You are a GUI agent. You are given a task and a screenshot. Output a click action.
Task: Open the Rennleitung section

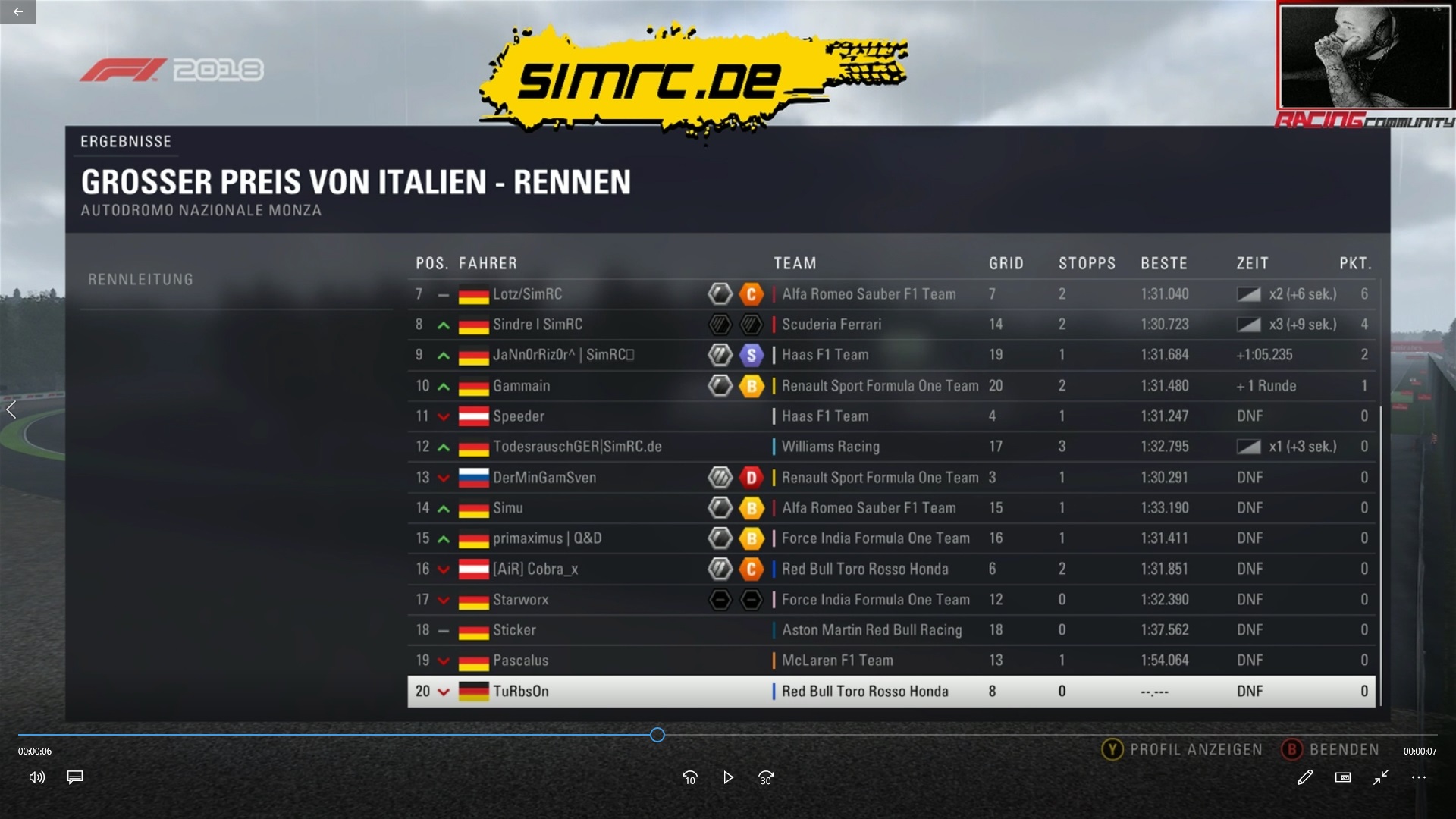pyautogui.click(x=141, y=280)
